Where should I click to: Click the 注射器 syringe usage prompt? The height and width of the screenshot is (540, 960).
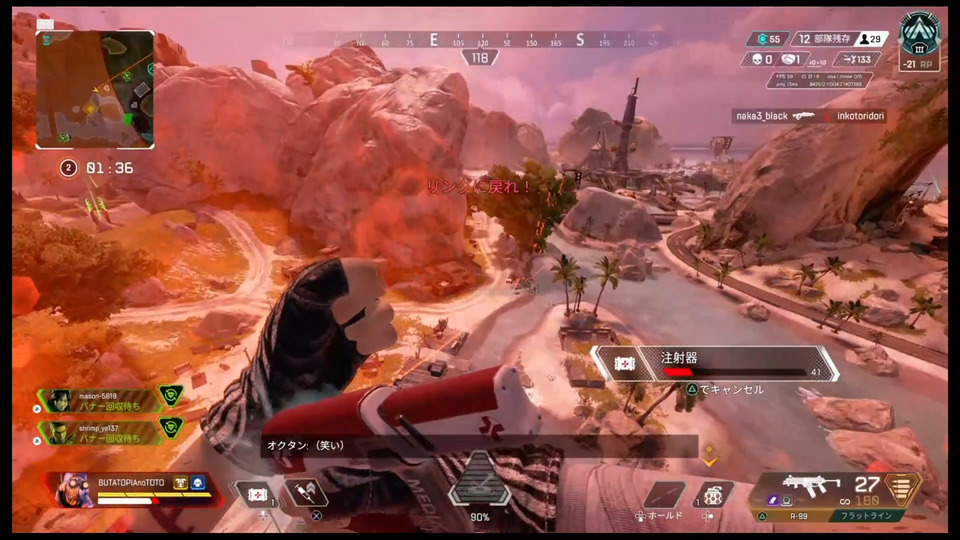coord(713,363)
